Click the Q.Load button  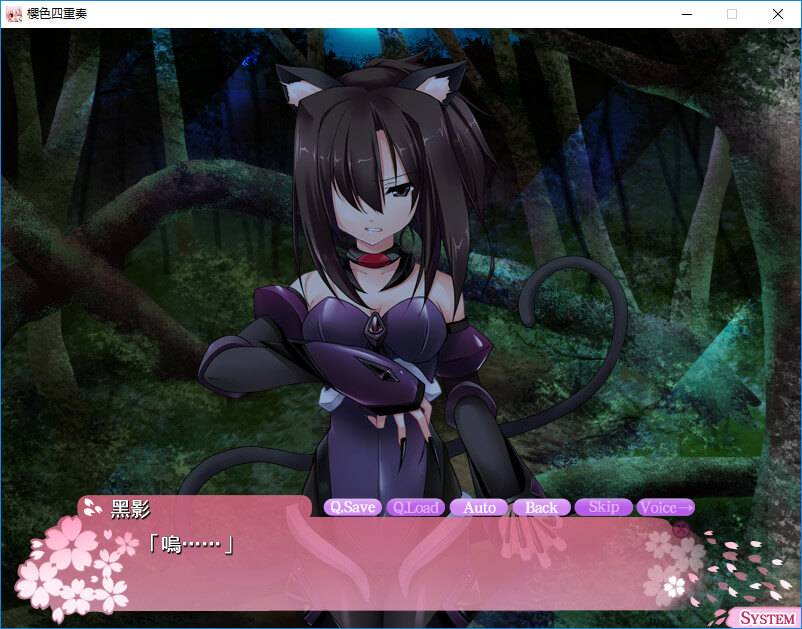coord(416,507)
